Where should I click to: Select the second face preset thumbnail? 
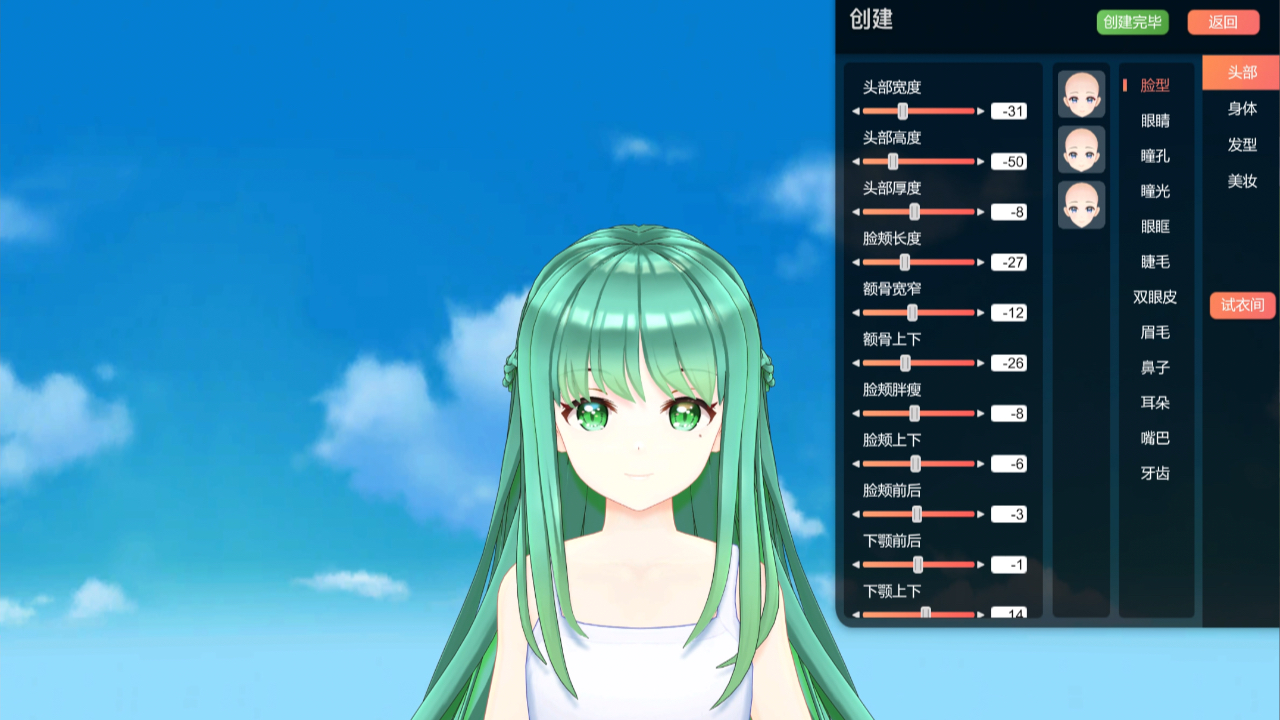point(1081,148)
